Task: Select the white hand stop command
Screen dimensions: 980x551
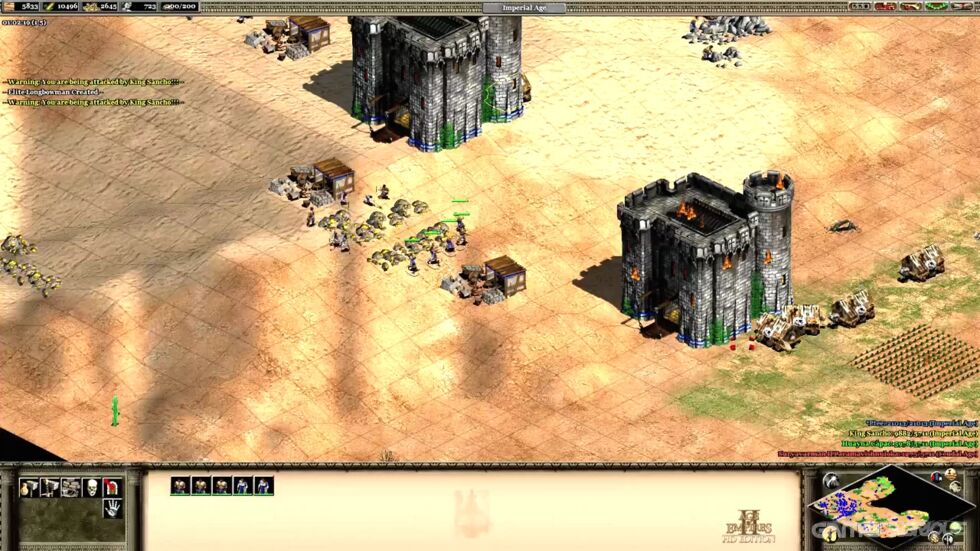Action: point(112,507)
